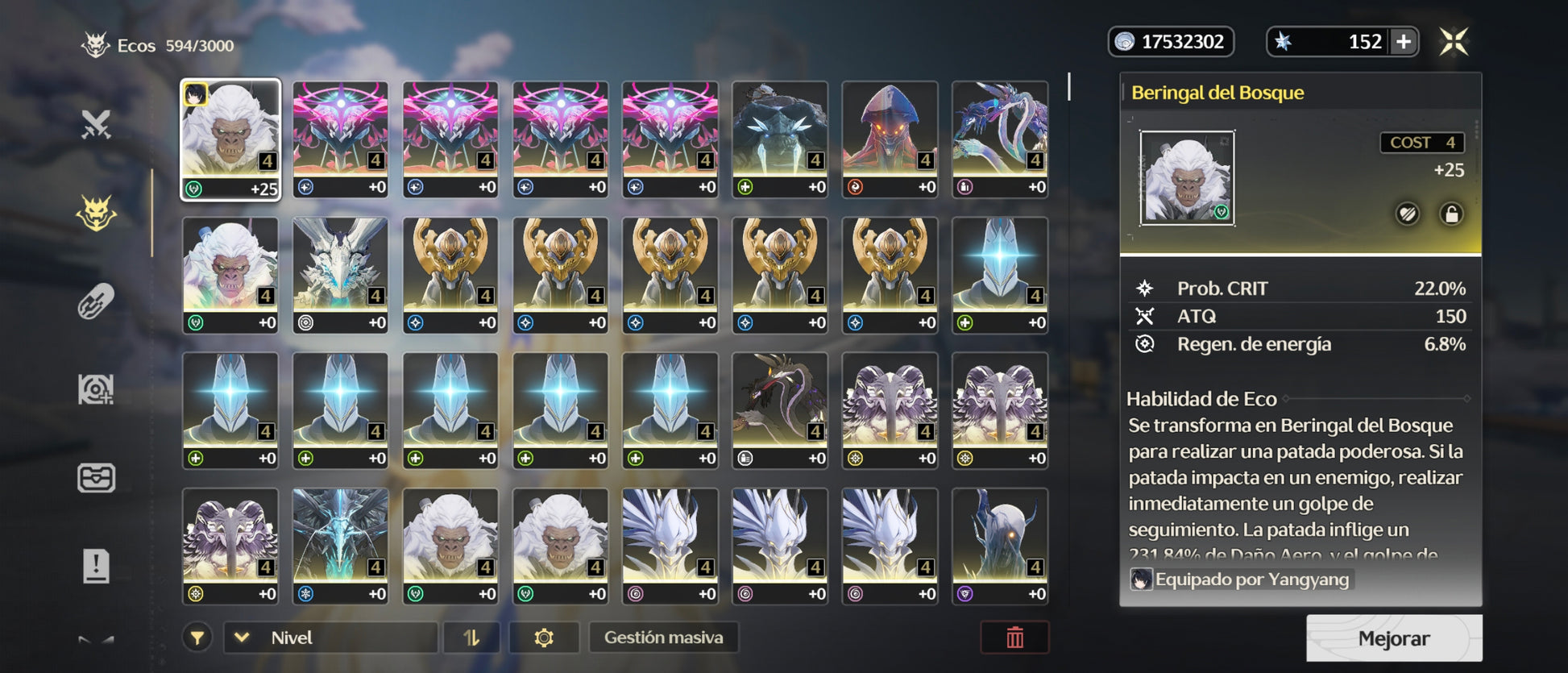
Task: Switch to the crossed swords weapons tab
Action: tap(96, 125)
